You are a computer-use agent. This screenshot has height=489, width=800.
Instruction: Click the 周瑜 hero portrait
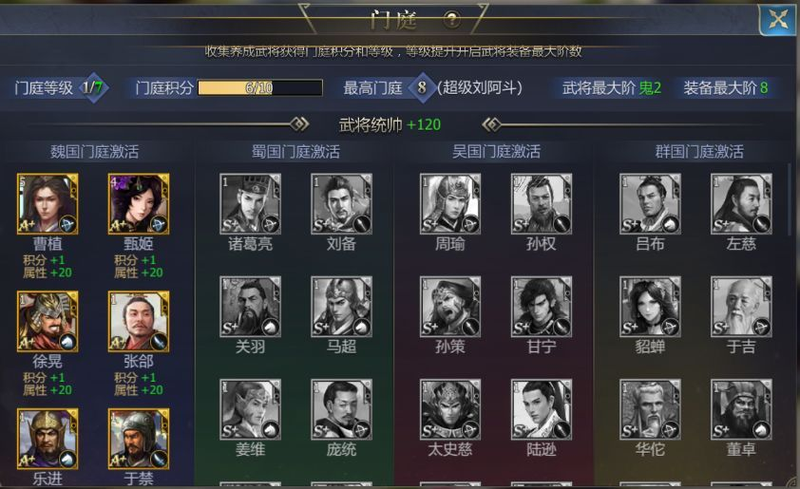[451, 204]
